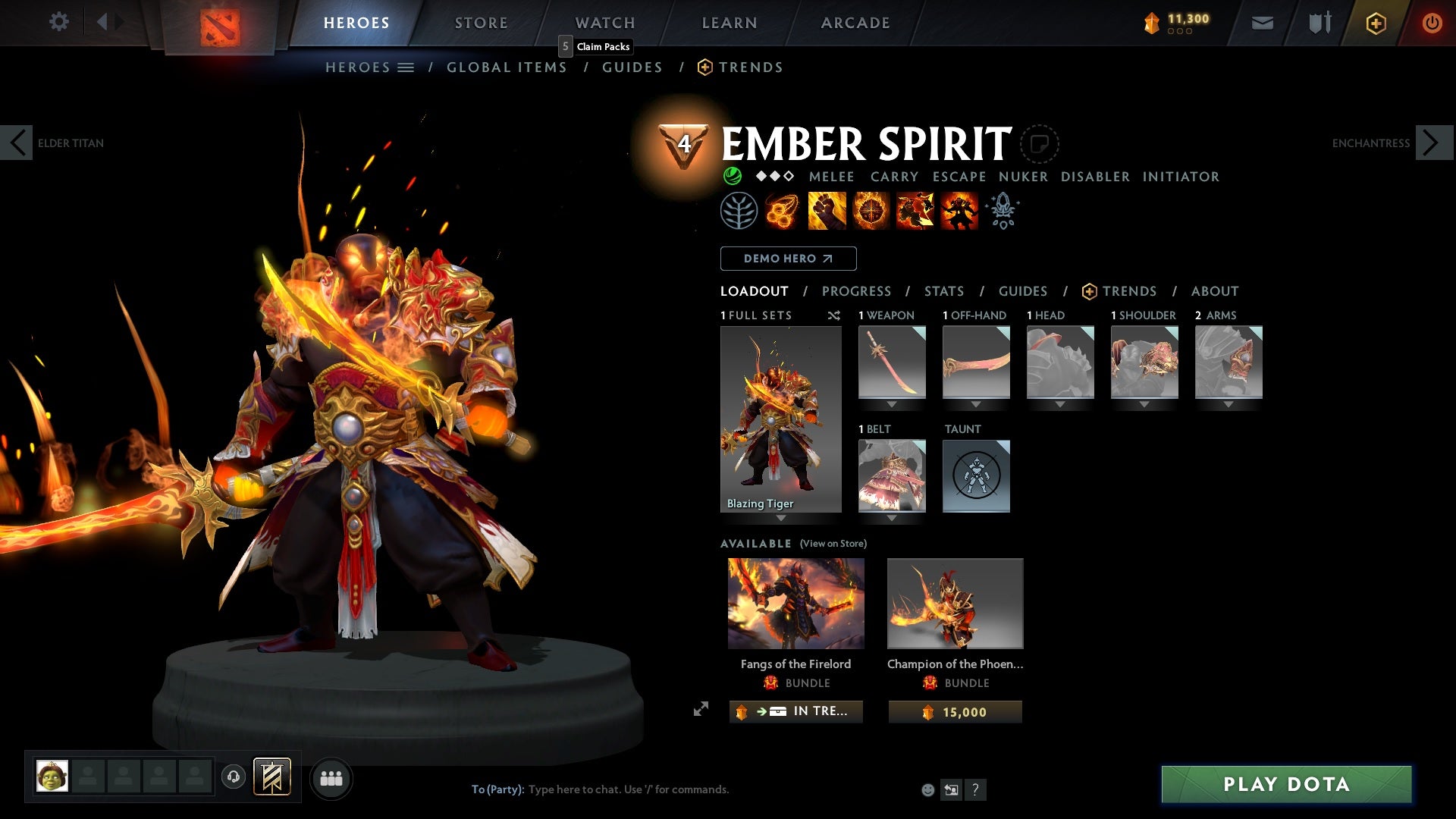1456x819 pixels.
Task: Open the Aghanim's Scepter upgrade icon
Action: (1003, 210)
